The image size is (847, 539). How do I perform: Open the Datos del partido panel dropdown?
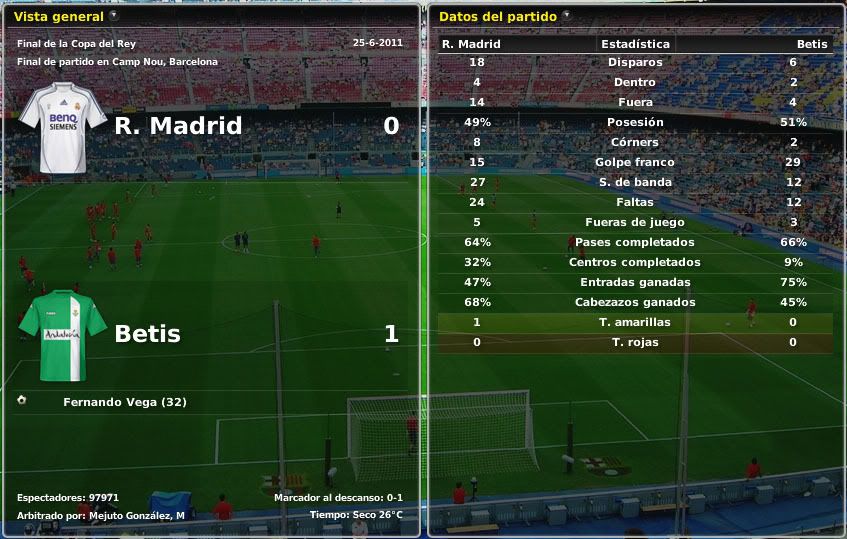point(567,16)
